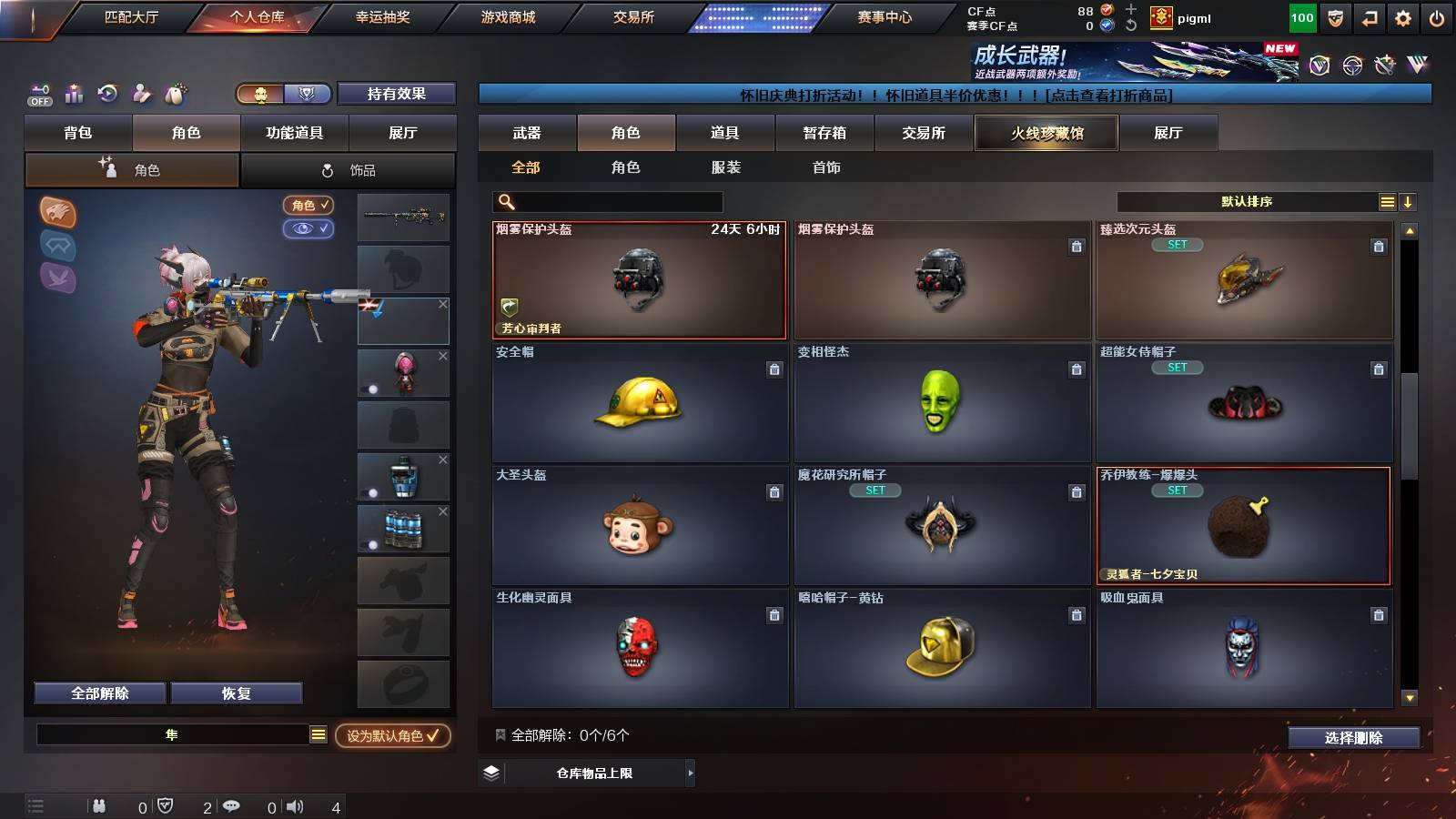Image resolution: width=1456 pixels, height=819 pixels.
Task: Click the pet egg icon in the inventory toolbar
Action: (x=174, y=94)
